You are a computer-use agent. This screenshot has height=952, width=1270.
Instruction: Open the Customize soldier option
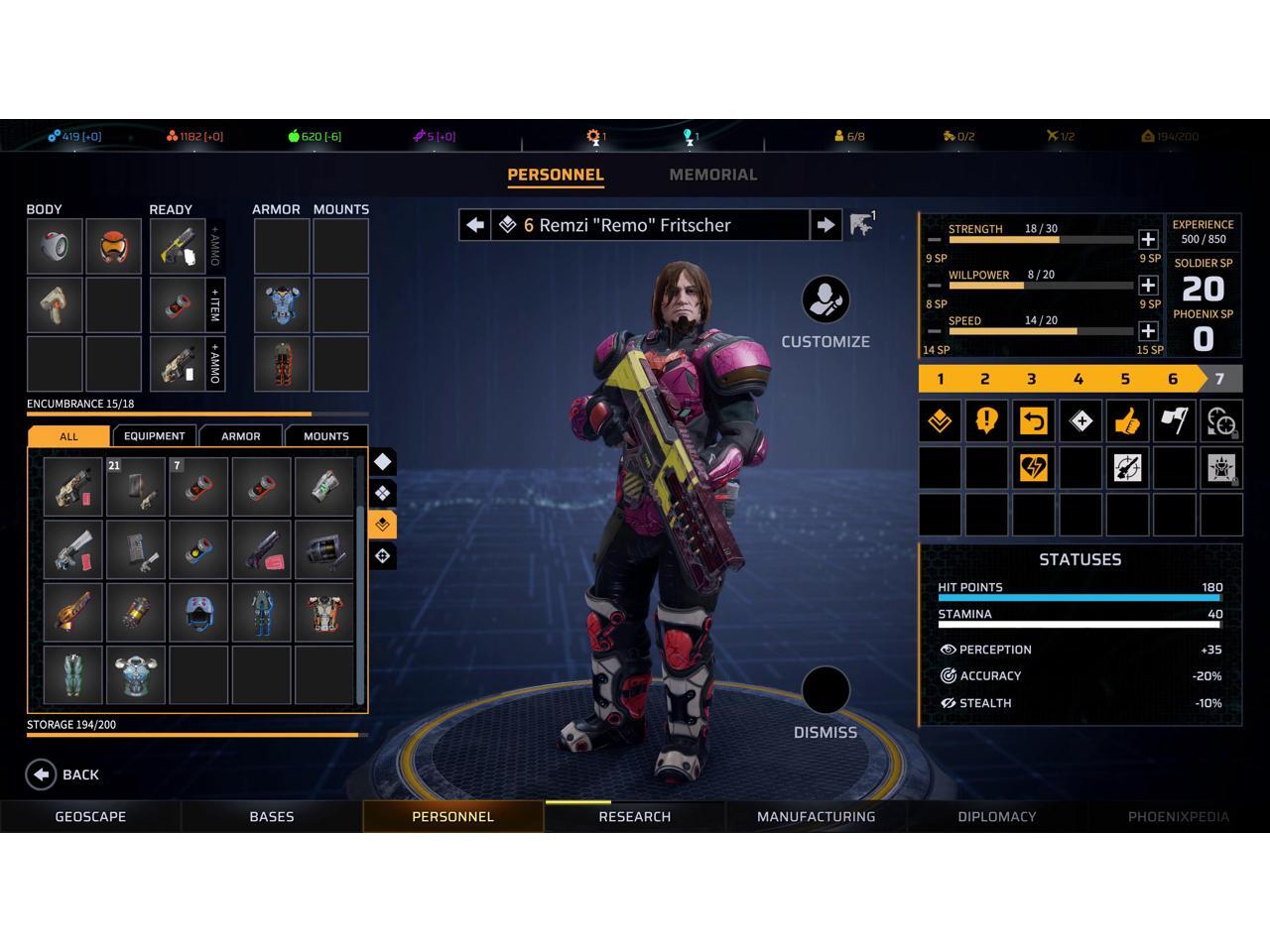(825, 300)
